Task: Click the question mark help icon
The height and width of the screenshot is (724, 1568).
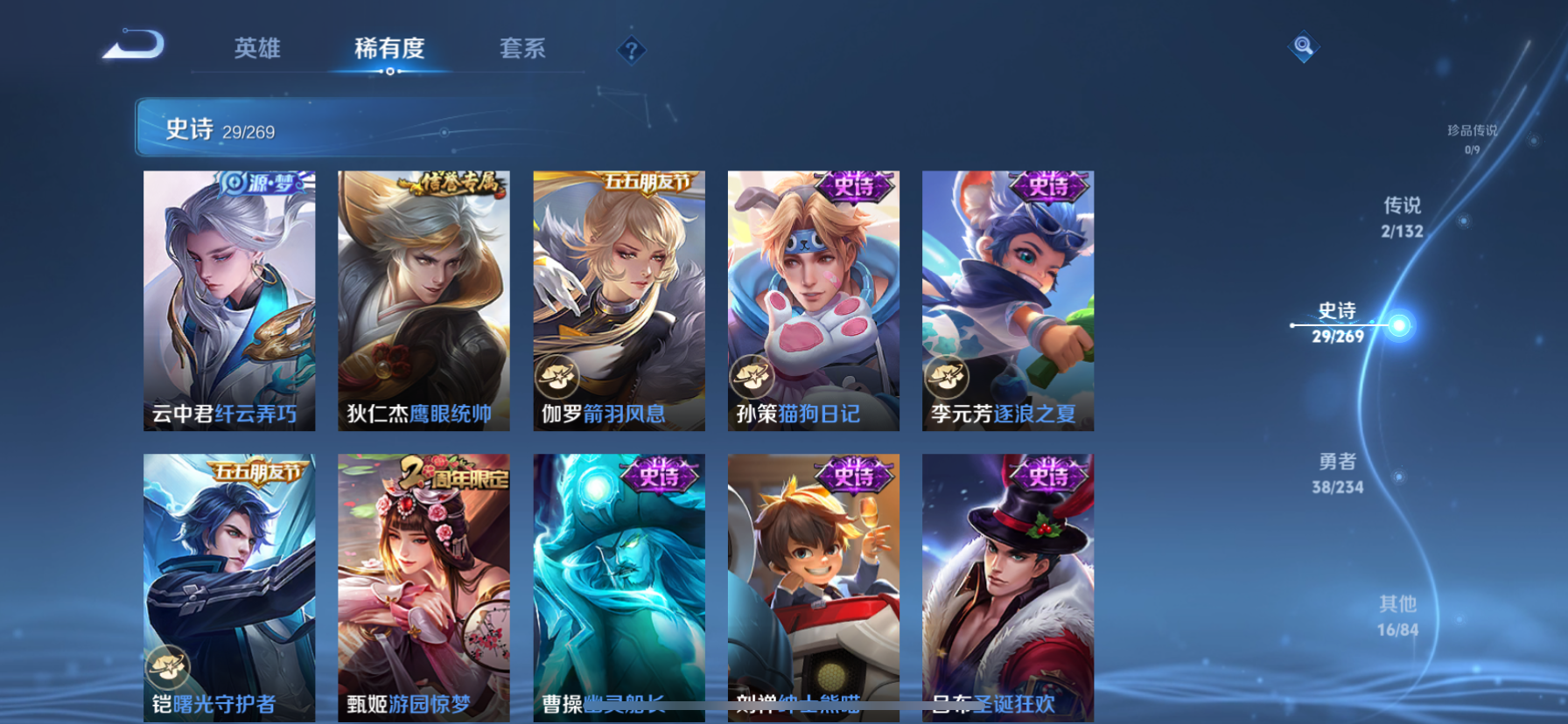Action: [x=632, y=50]
